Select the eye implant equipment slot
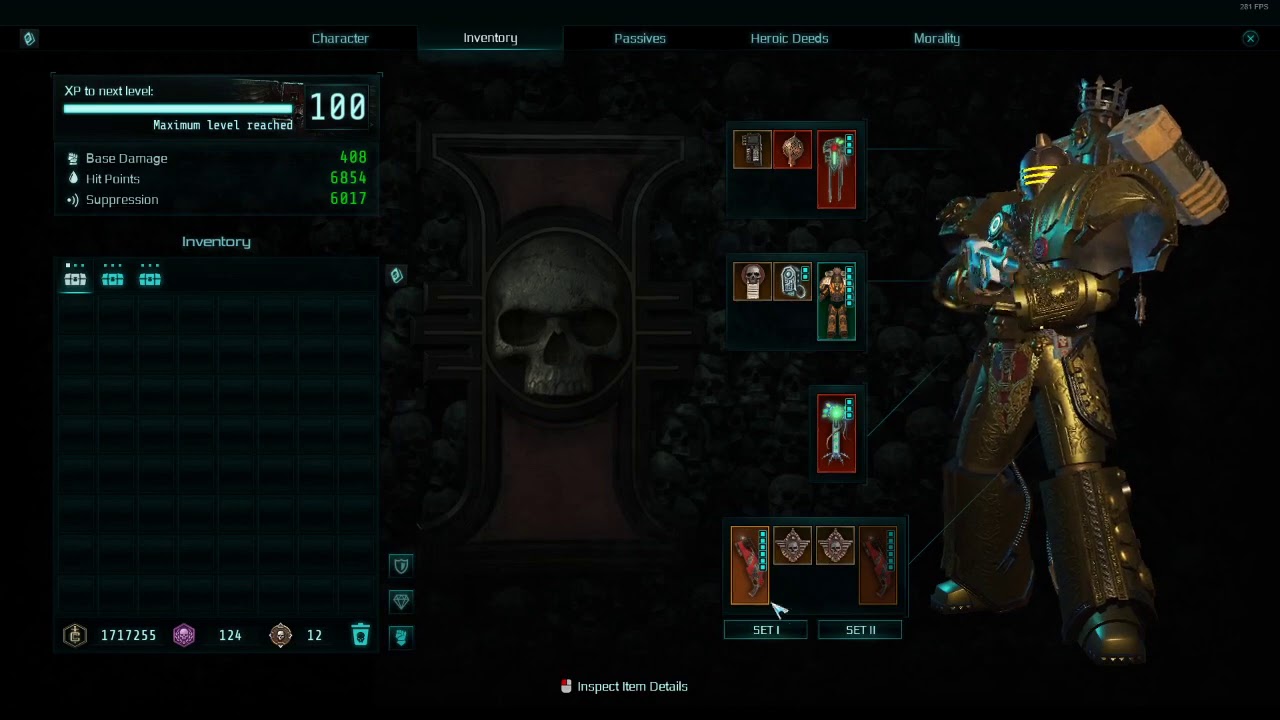This screenshot has width=1280, height=720. point(794,282)
